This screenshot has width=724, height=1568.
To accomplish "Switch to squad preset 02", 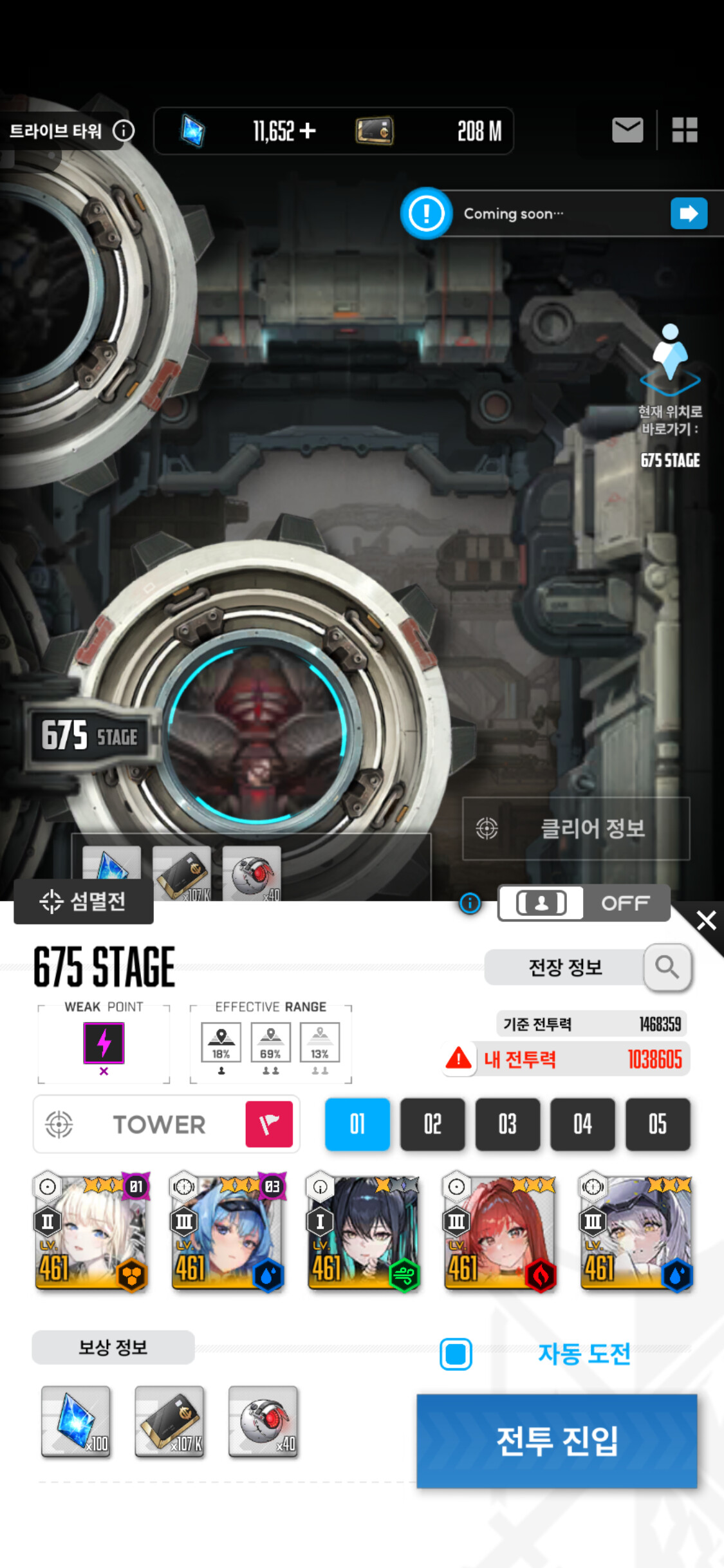I will tap(432, 1124).
